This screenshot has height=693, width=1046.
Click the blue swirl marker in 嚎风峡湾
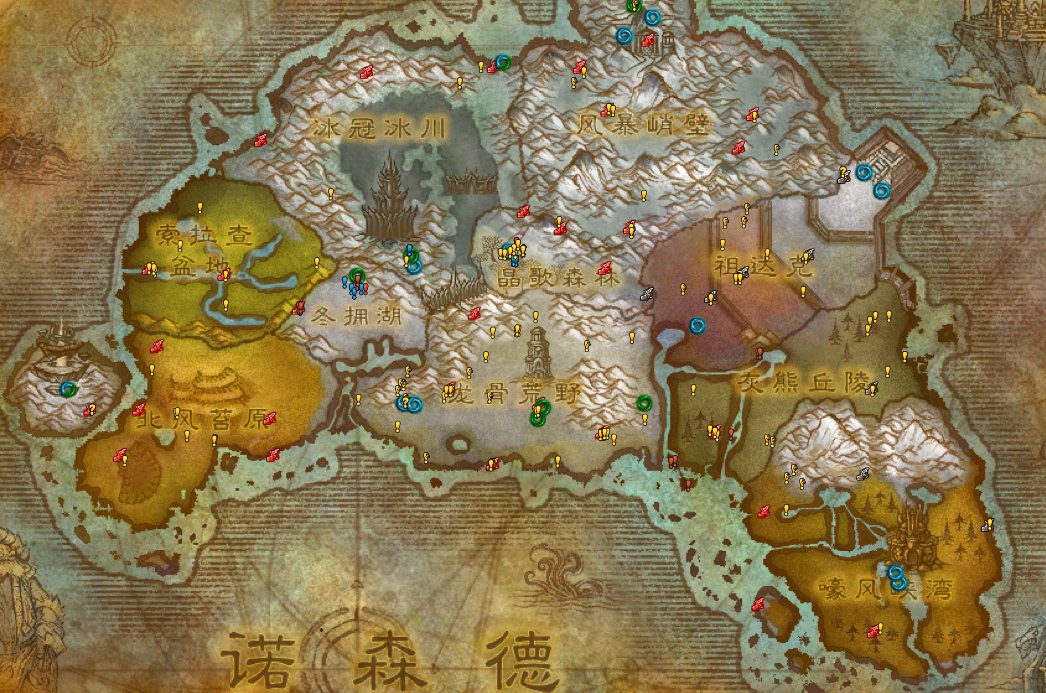coord(897,577)
